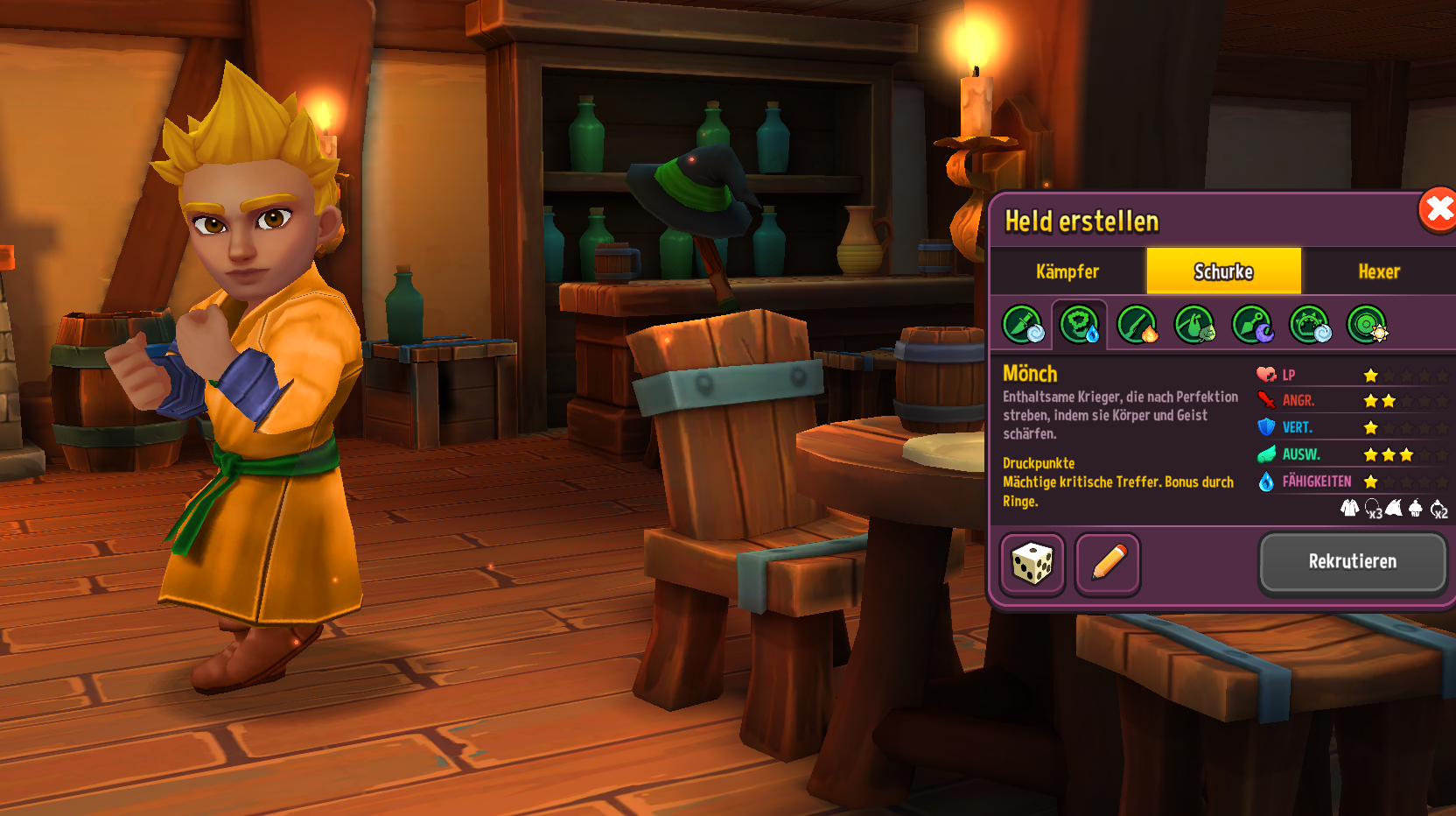
Task: Pick the rifle class with fire emblem
Action: tap(1137, 325)
